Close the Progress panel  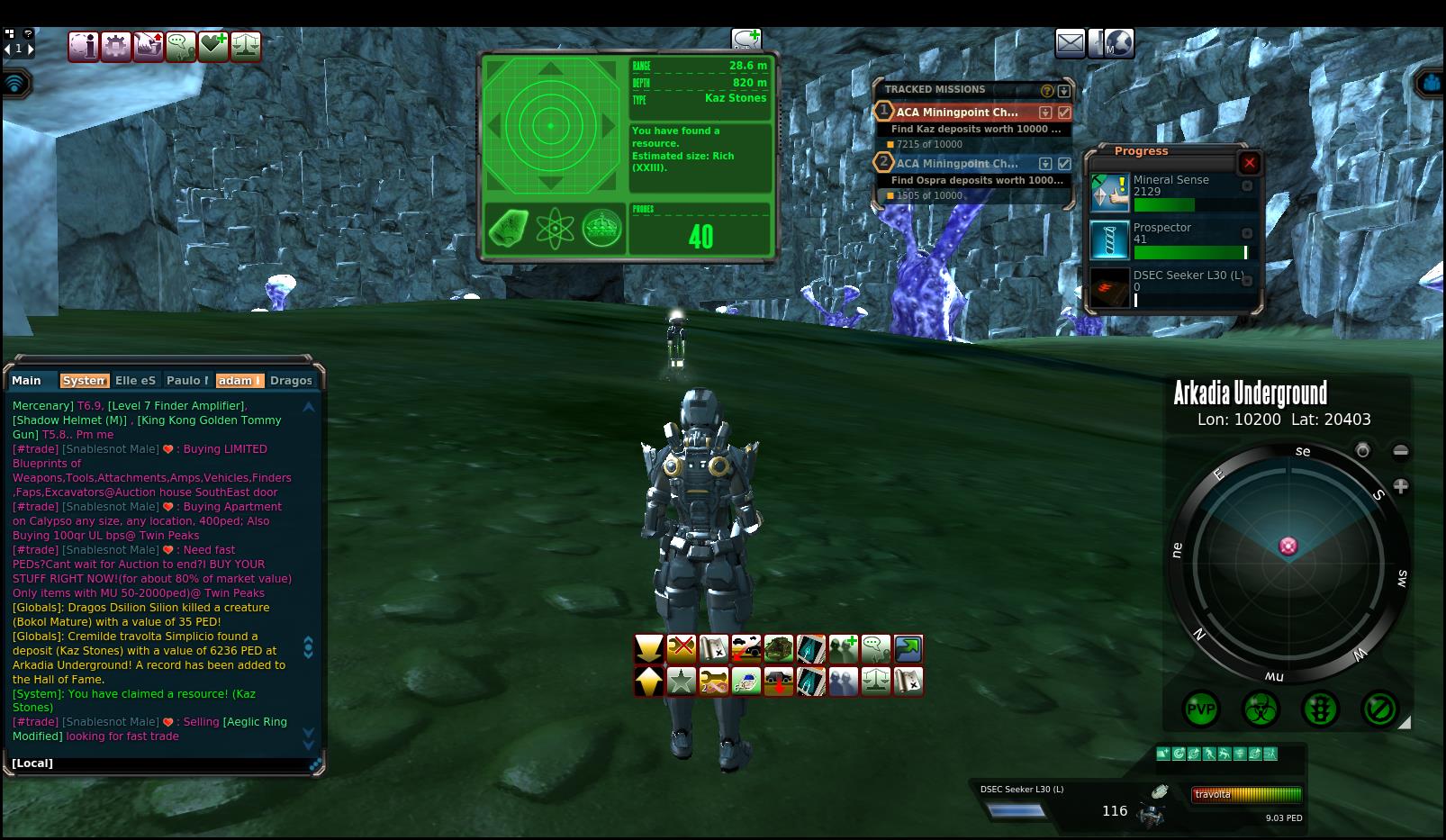pyautogui.click(x=1249, y=163)
